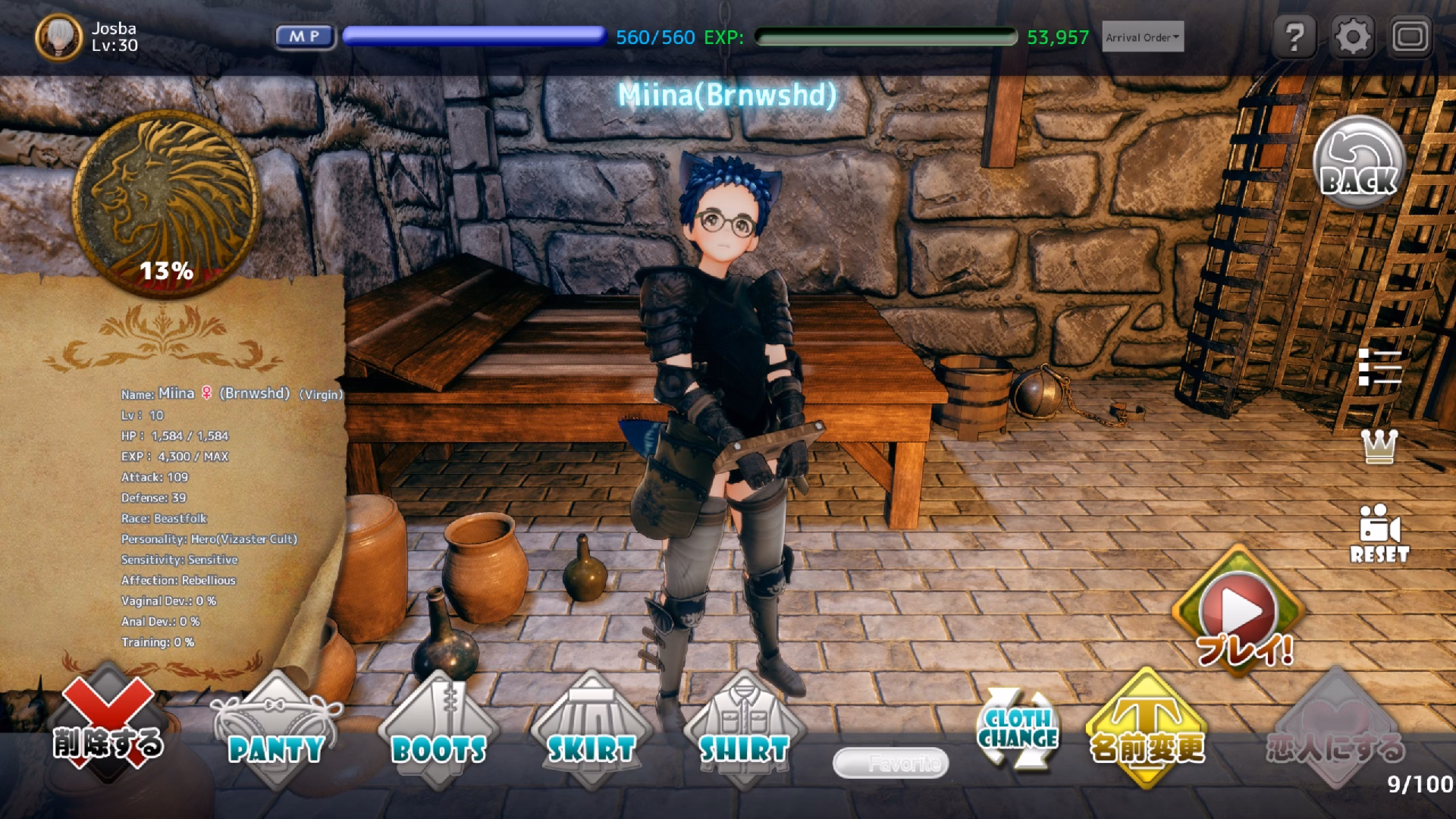
Task: Open the gear settings menu
Action: [x=1352, y=36]
